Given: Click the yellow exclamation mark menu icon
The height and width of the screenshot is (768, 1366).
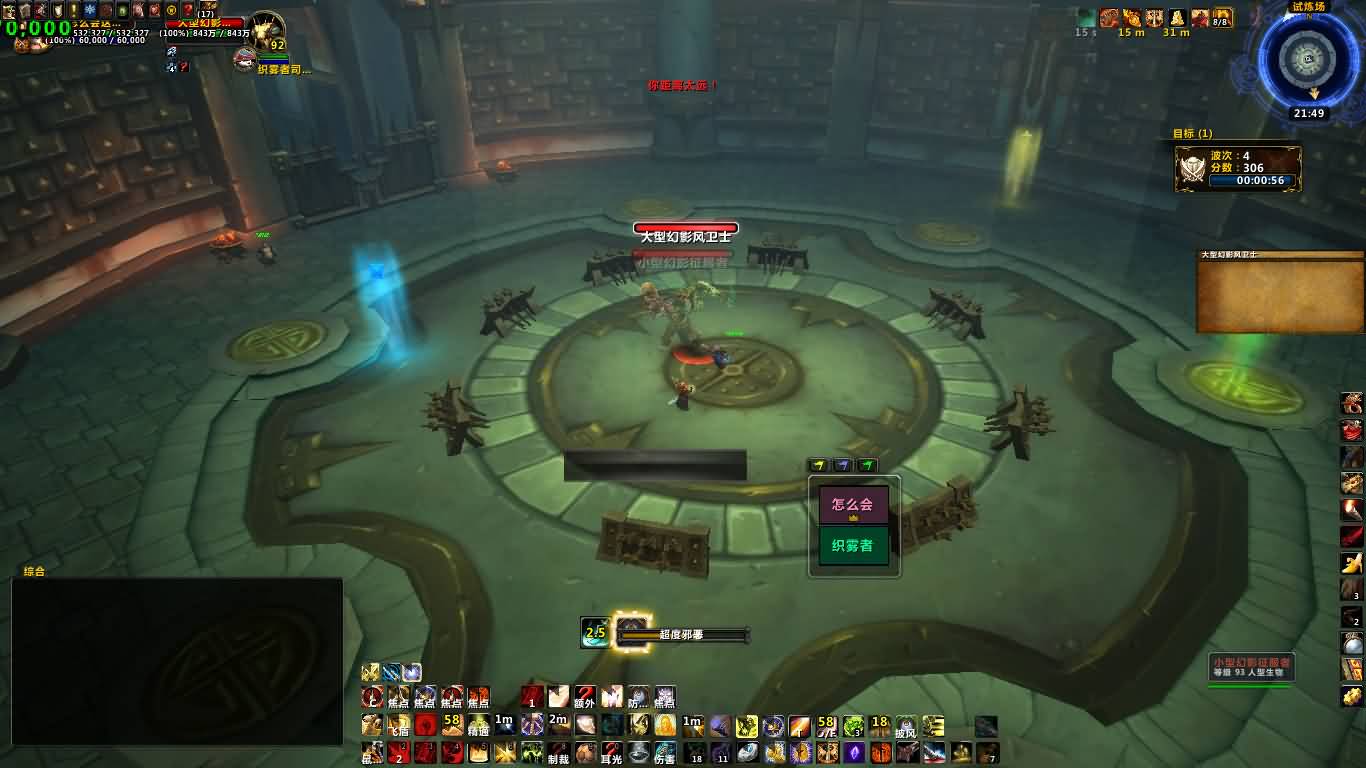Looking at the screenshot, I should pyautogui.click(x=73, y=10).
